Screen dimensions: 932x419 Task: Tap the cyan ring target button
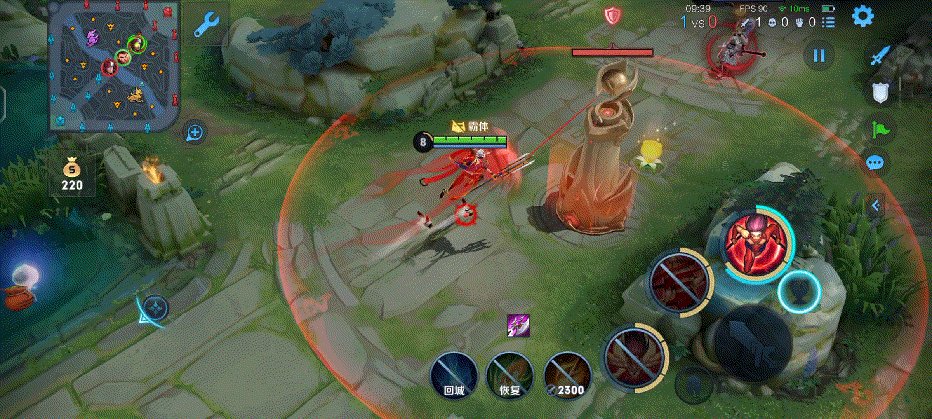tap(799, 291)
